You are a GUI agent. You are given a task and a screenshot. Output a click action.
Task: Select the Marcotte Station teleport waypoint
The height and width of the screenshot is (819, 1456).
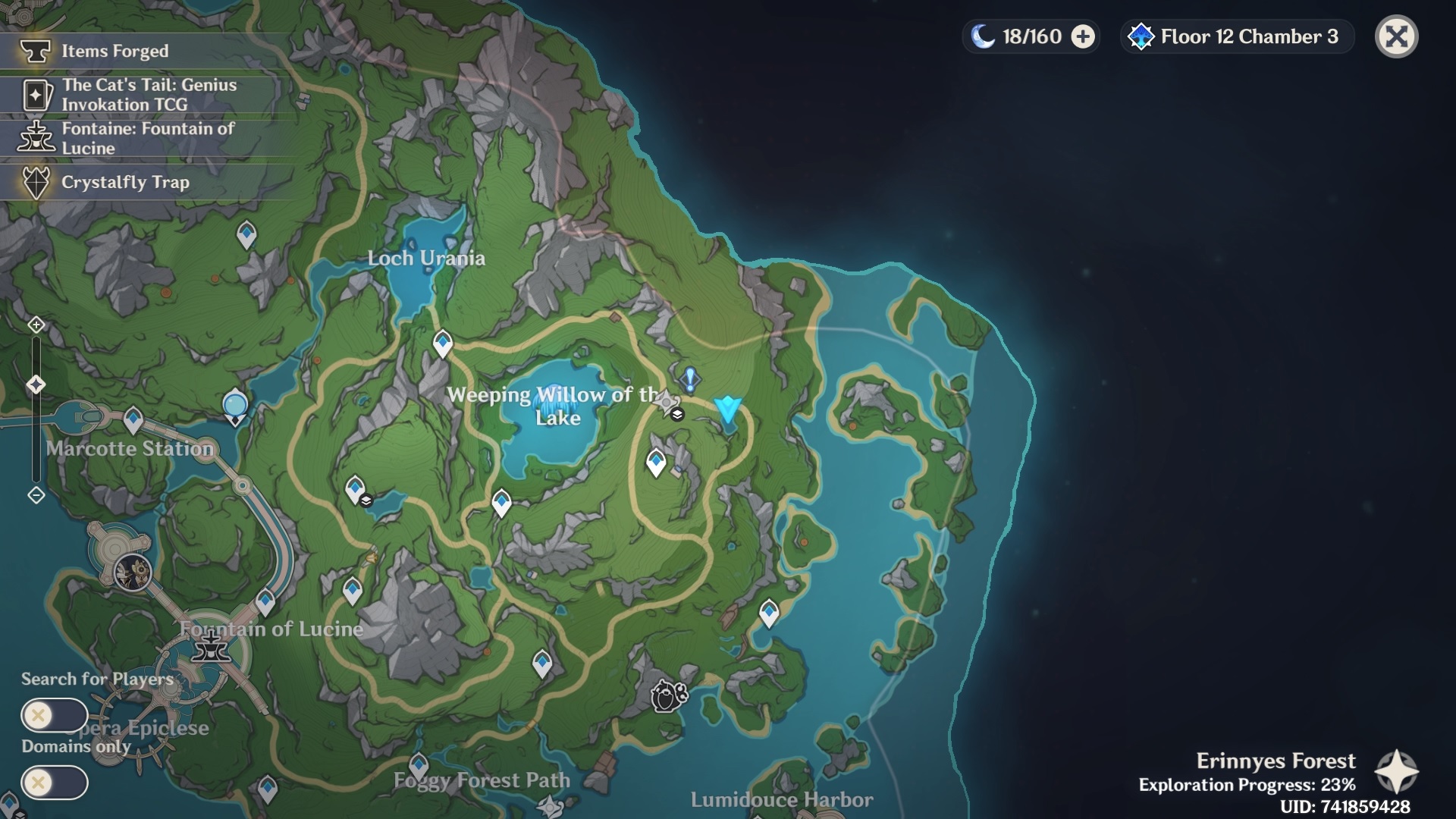pyautogui.click(x=133, y=418)
